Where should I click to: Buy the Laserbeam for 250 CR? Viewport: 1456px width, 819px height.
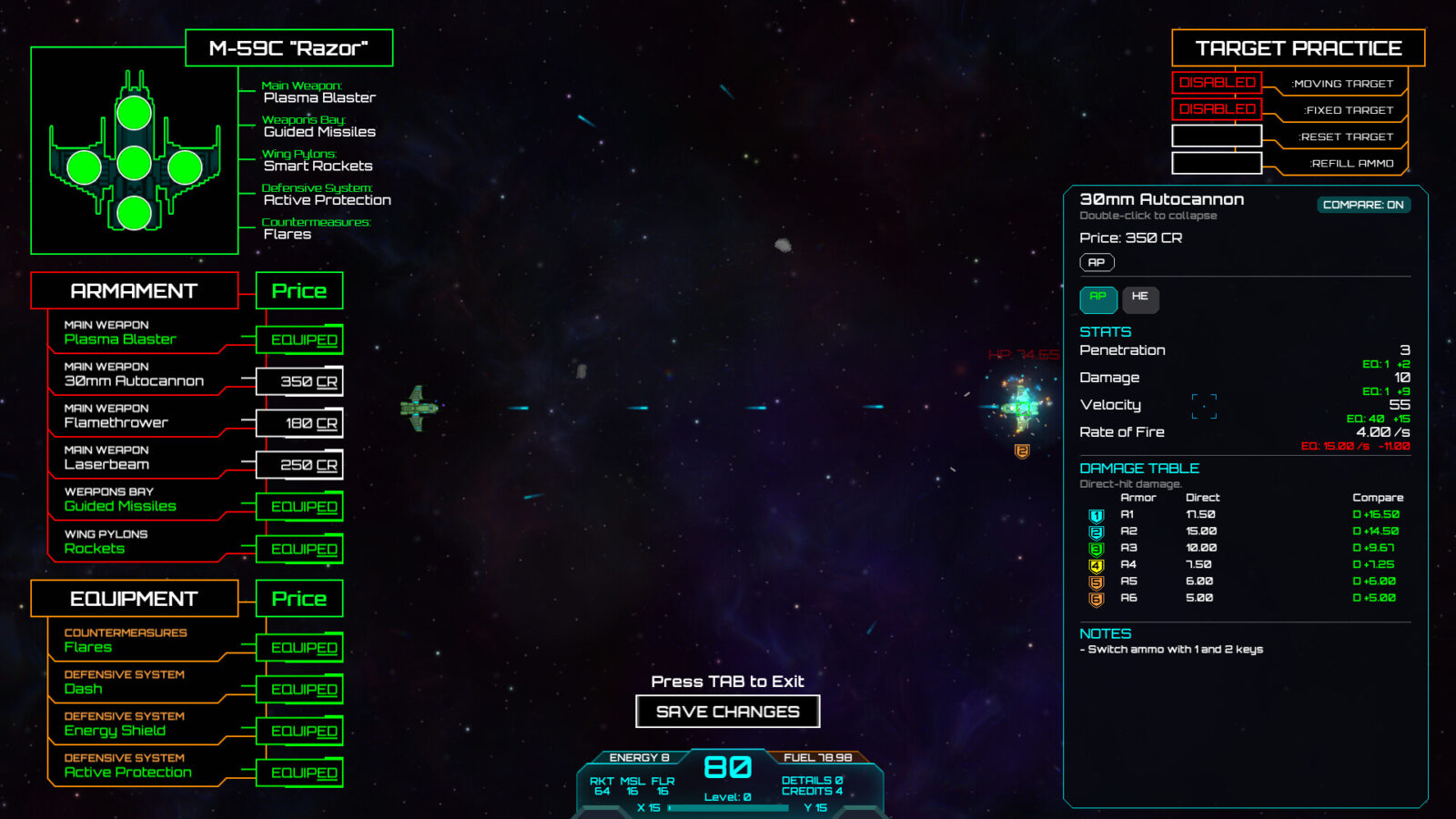tap(299, 465)
